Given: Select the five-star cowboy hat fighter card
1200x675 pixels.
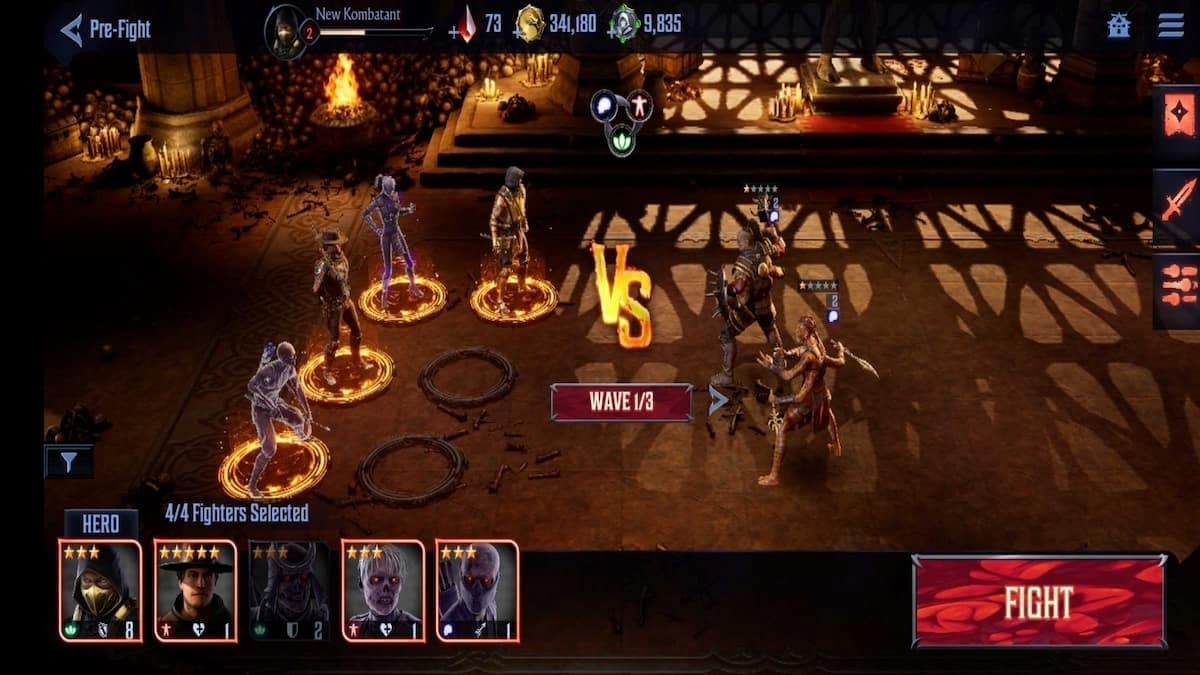Looking at the screenshot, I should [x=195, y=590].
